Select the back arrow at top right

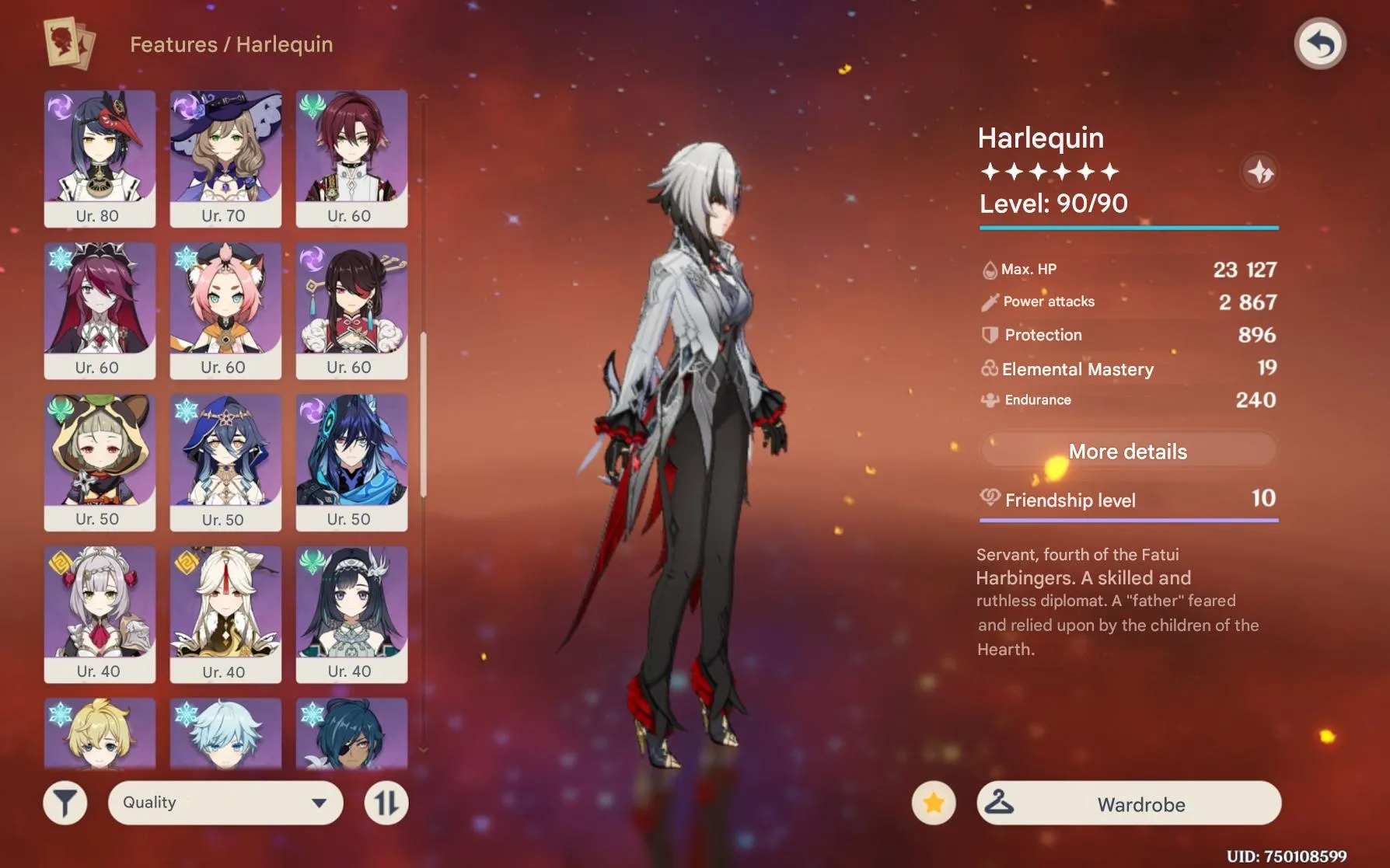click(x=1322, y=44)
